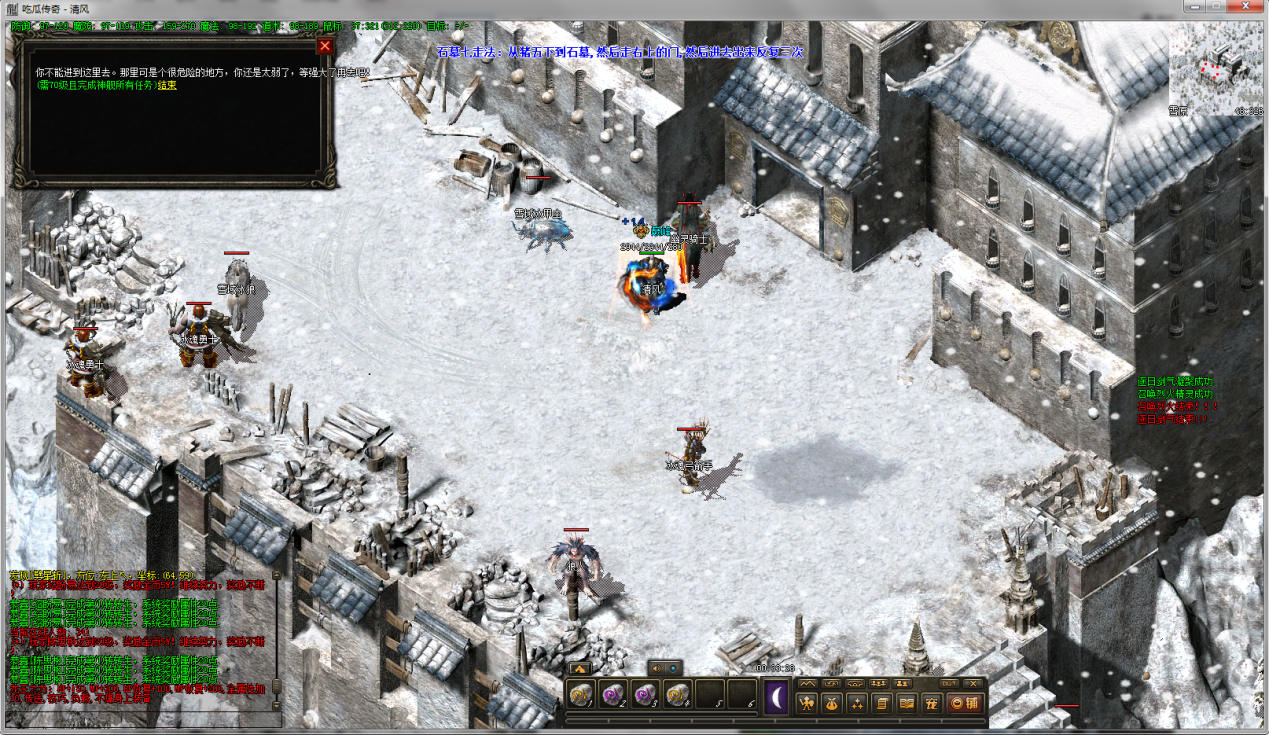Image resolution: width=1269 pixels, height=735 pixels.
Task: Open the snowfield minimap
Action: [x=1214, y=70]
